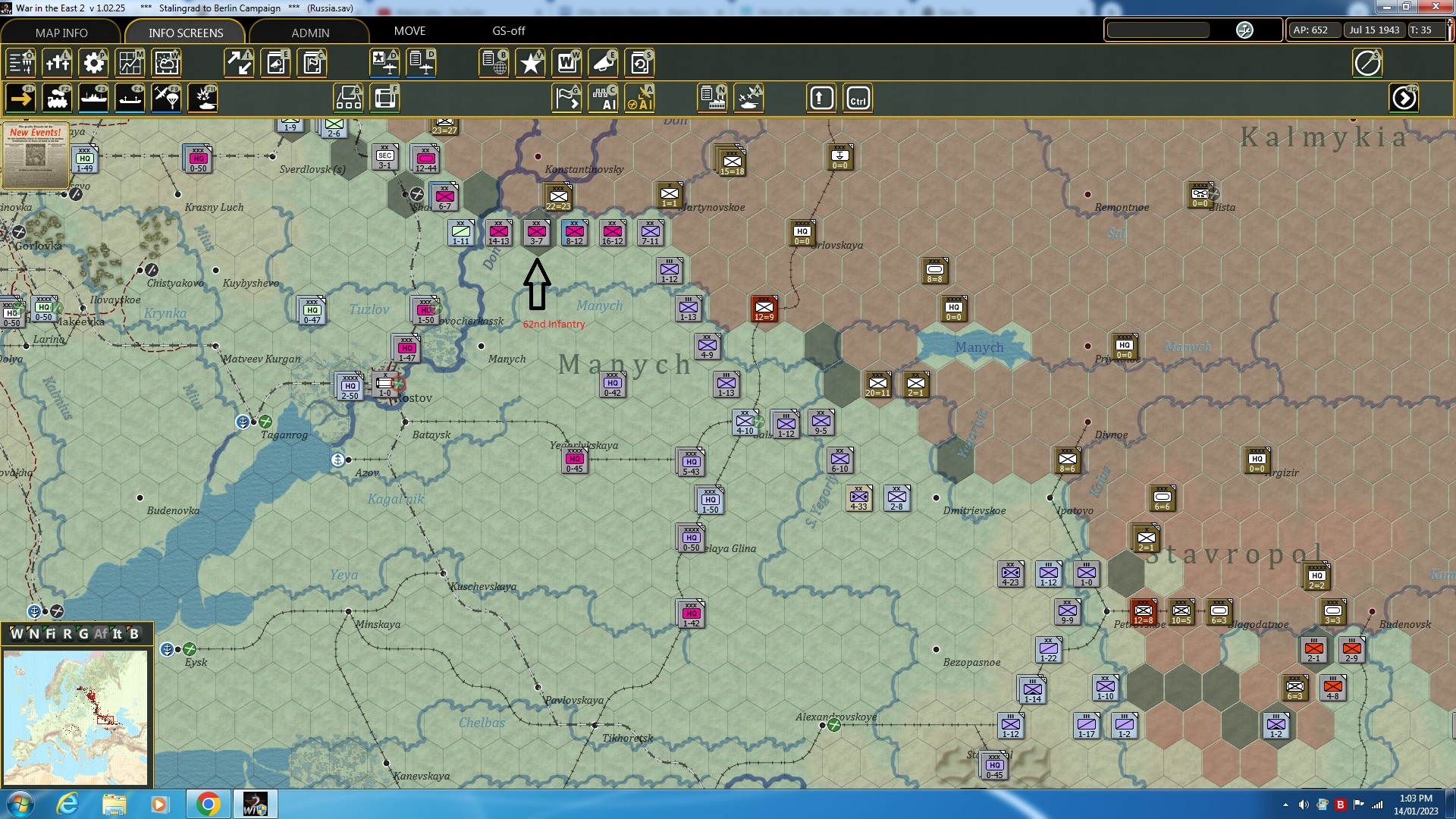The height and width of the screenshot is (819, 1456).
Task: Open the Commanders Report screen
Action: pos(312,64)
